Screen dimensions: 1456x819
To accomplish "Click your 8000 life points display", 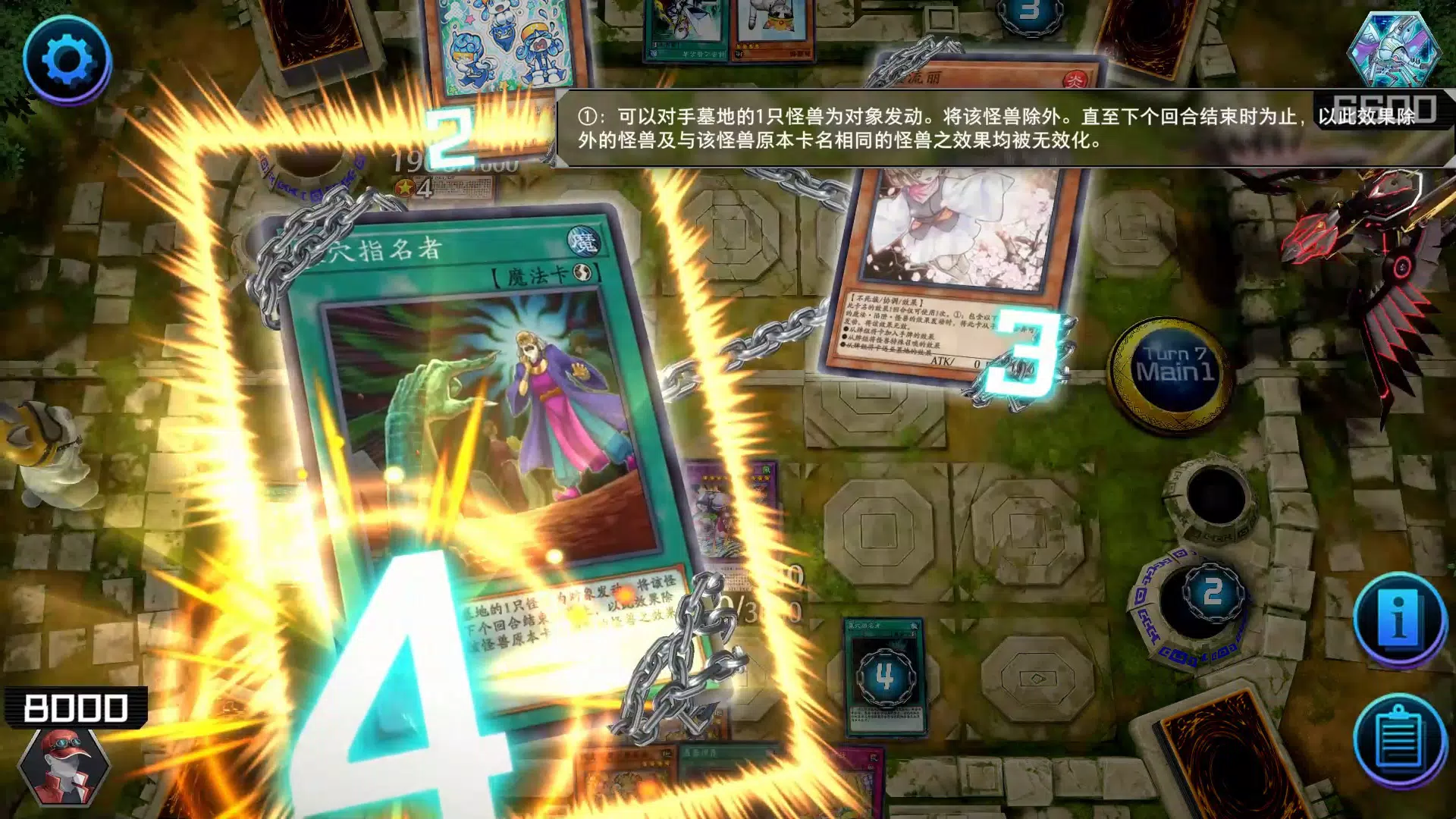I will (x=76, y=707).
